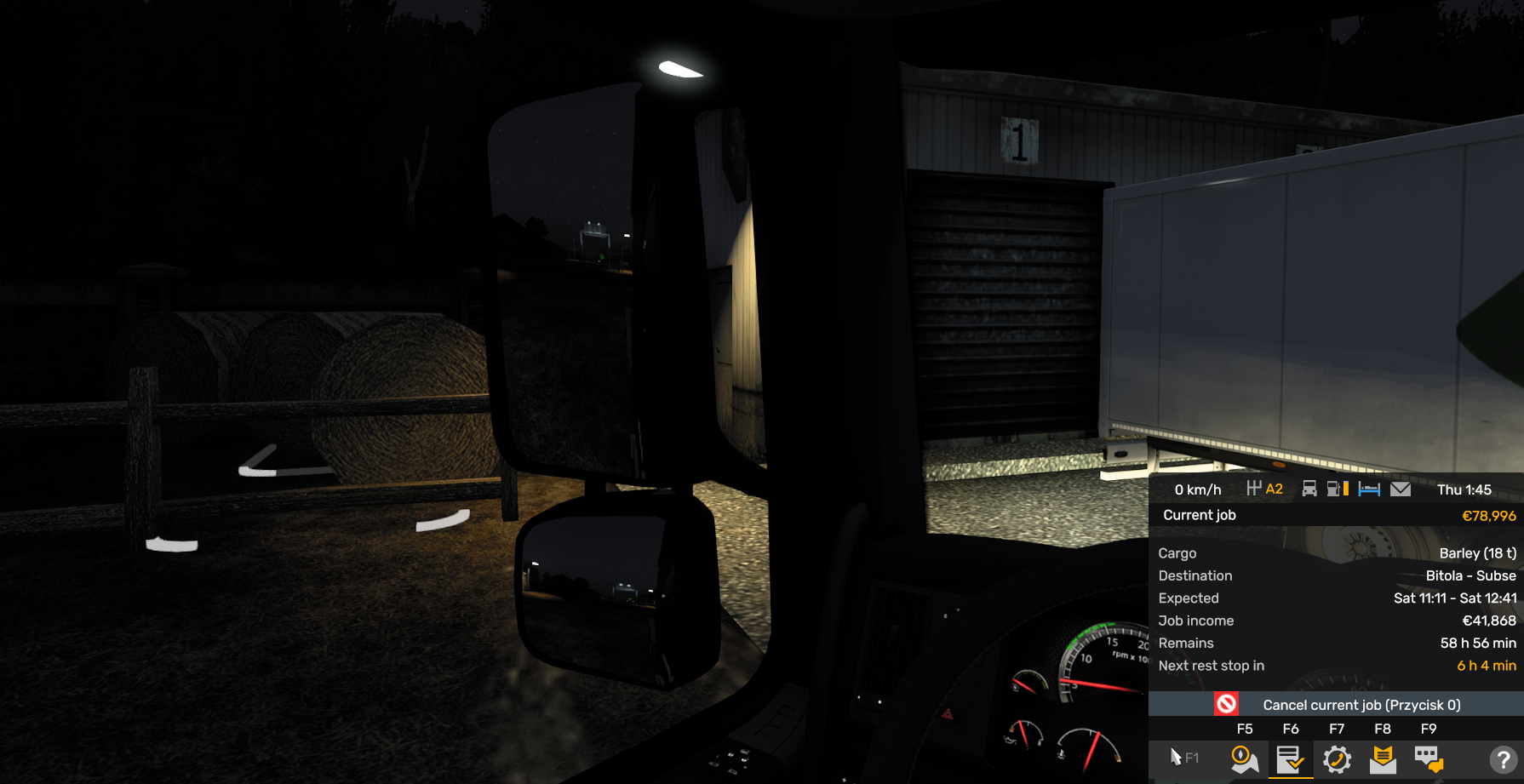
Task: Click the blue bed rest icon
Action: [1369, 489]
